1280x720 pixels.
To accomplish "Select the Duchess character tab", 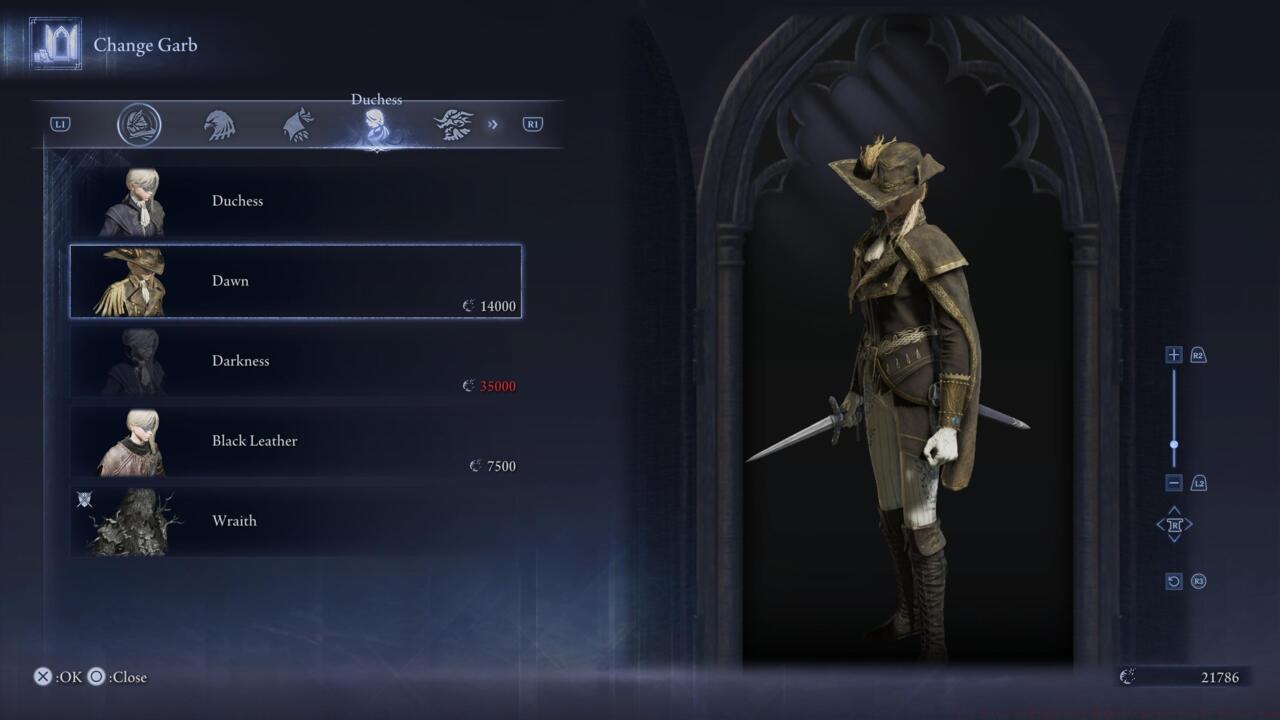I will [376, 125].
